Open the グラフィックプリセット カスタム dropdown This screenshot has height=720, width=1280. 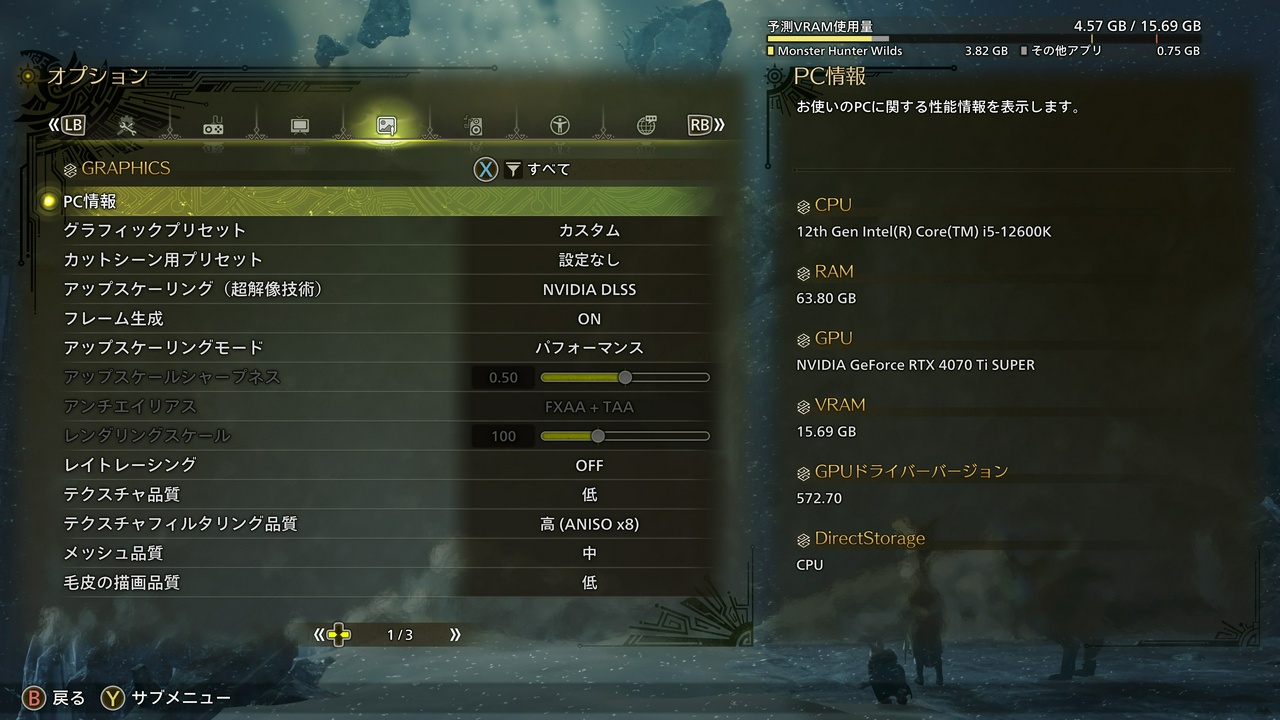point(589,230)
